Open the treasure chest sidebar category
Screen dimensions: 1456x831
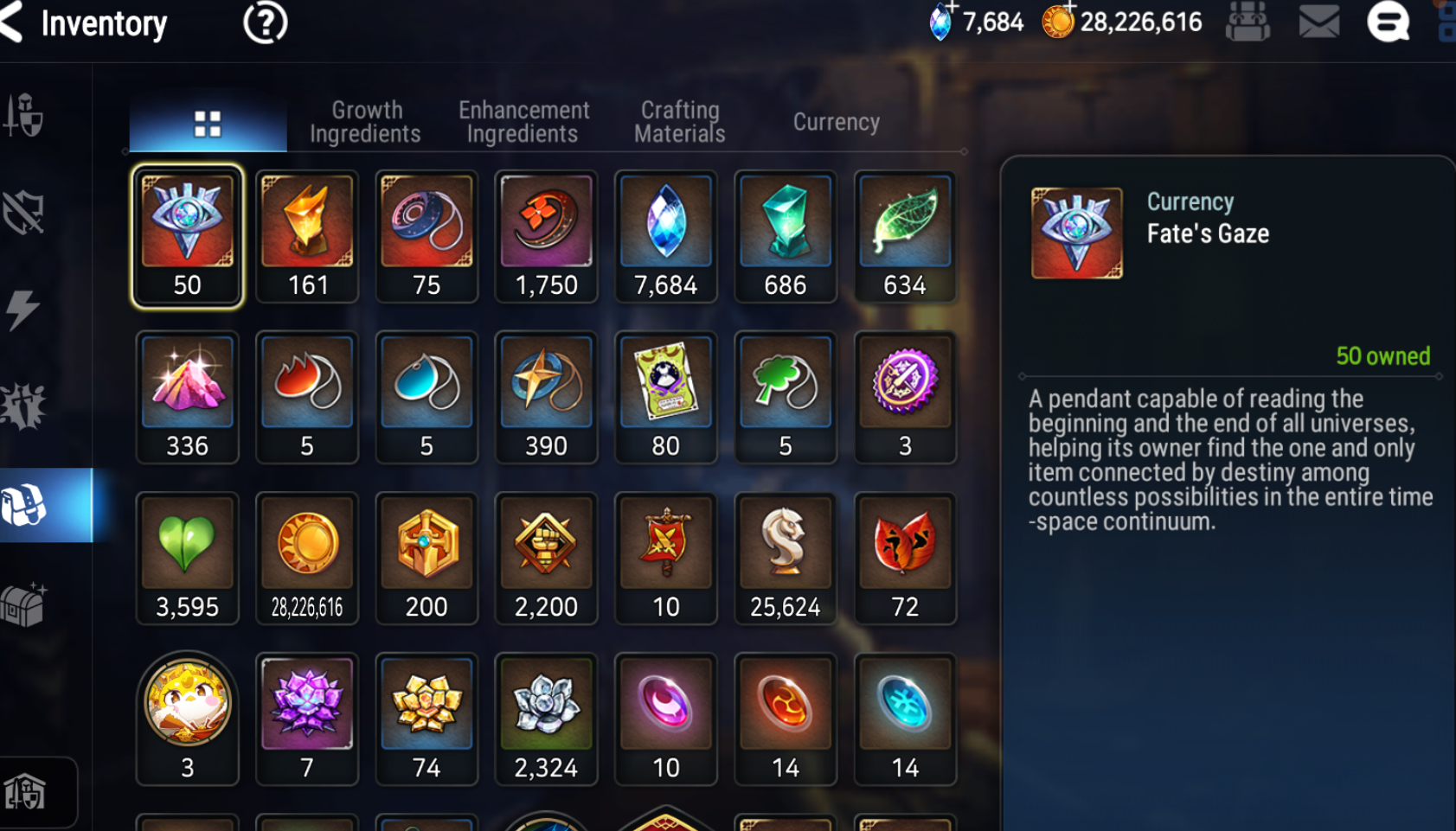pos(23,604)
